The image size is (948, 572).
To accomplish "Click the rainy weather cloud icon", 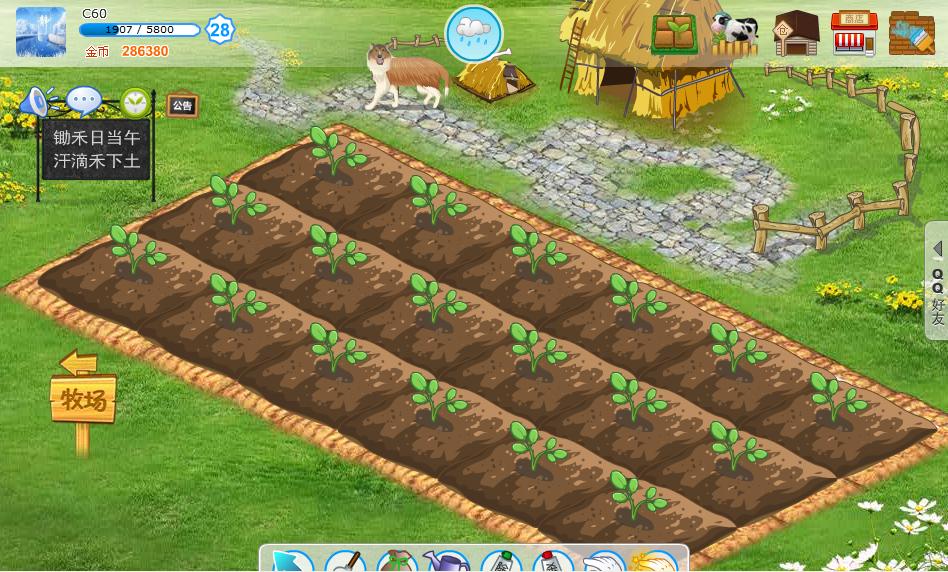I will 473,32.
